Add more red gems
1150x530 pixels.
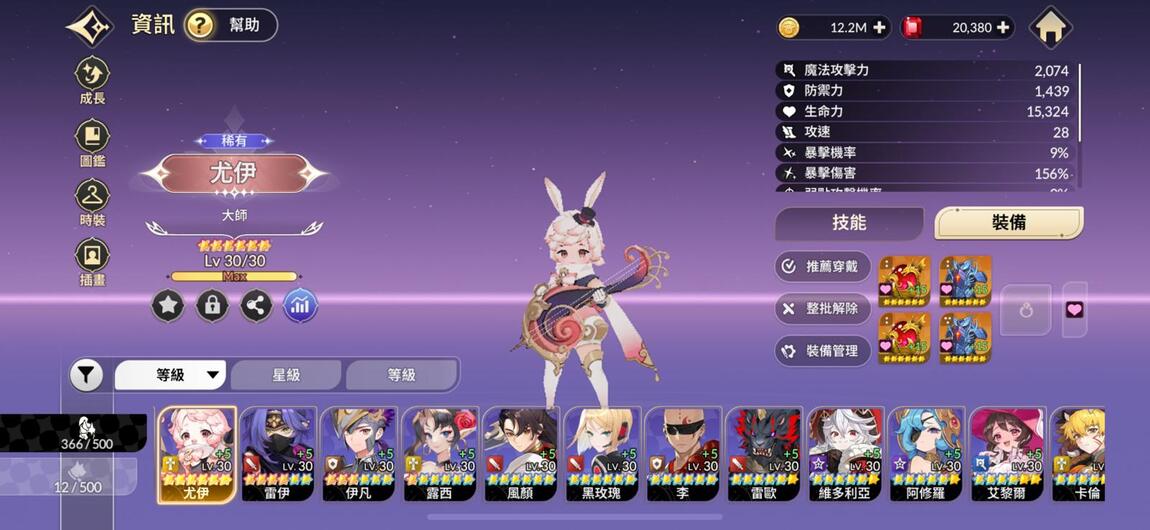coord(1003,28)
